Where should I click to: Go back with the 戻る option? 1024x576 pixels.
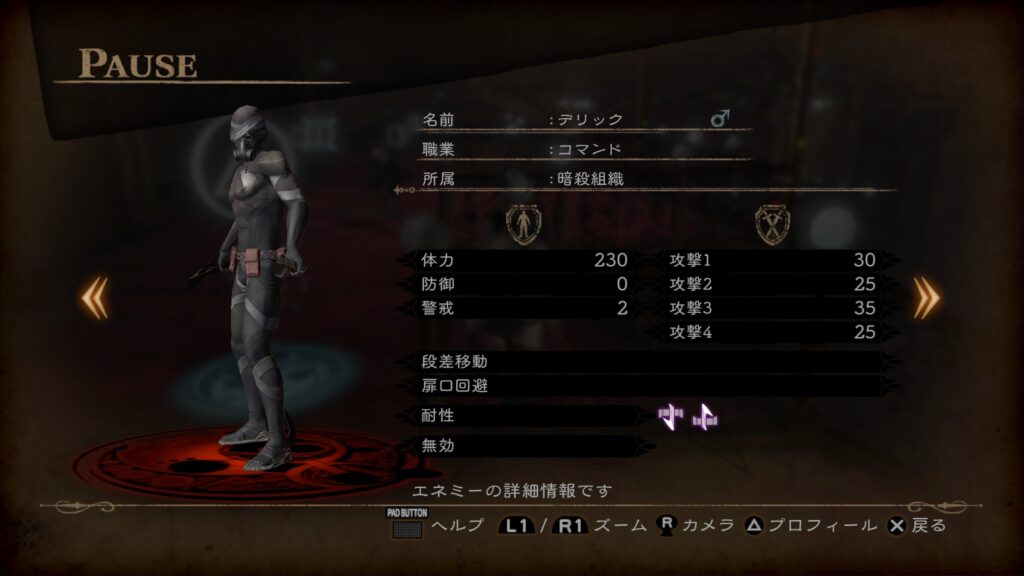pos(917,525)
